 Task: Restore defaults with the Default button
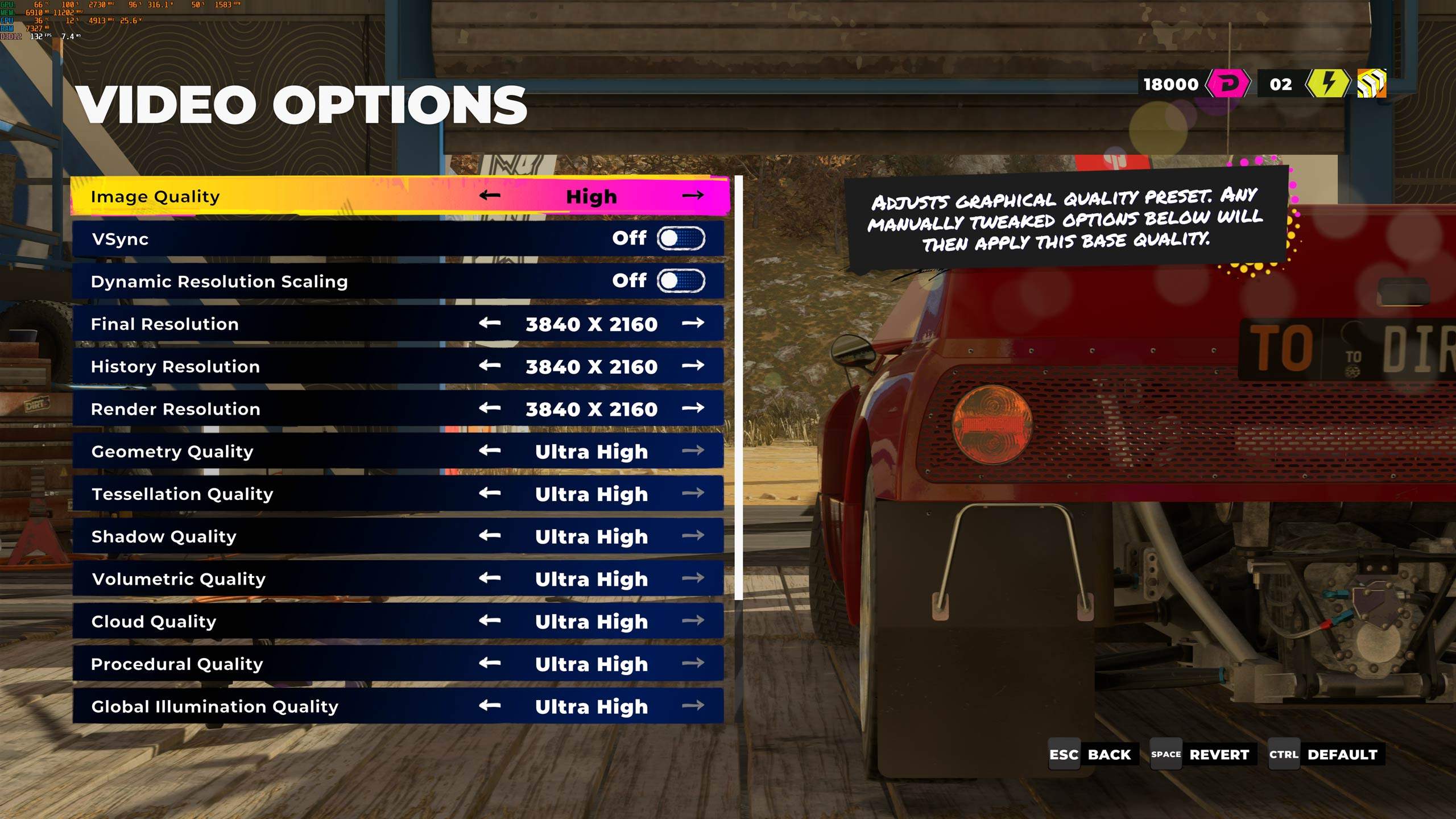point(1326,755)
